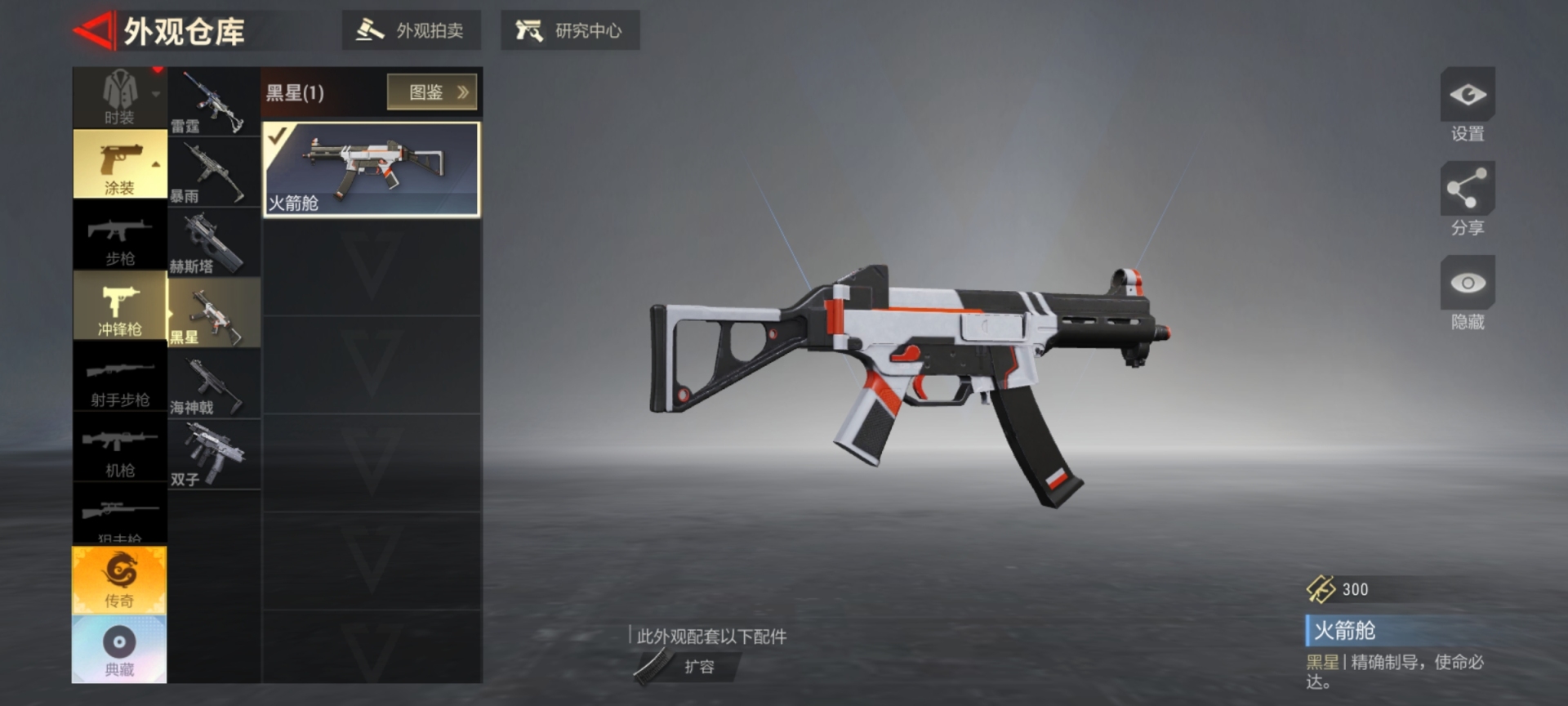The image size is (1568, 706).
Task: Choose the 暴雨 weapon entry
Action: 214,172
